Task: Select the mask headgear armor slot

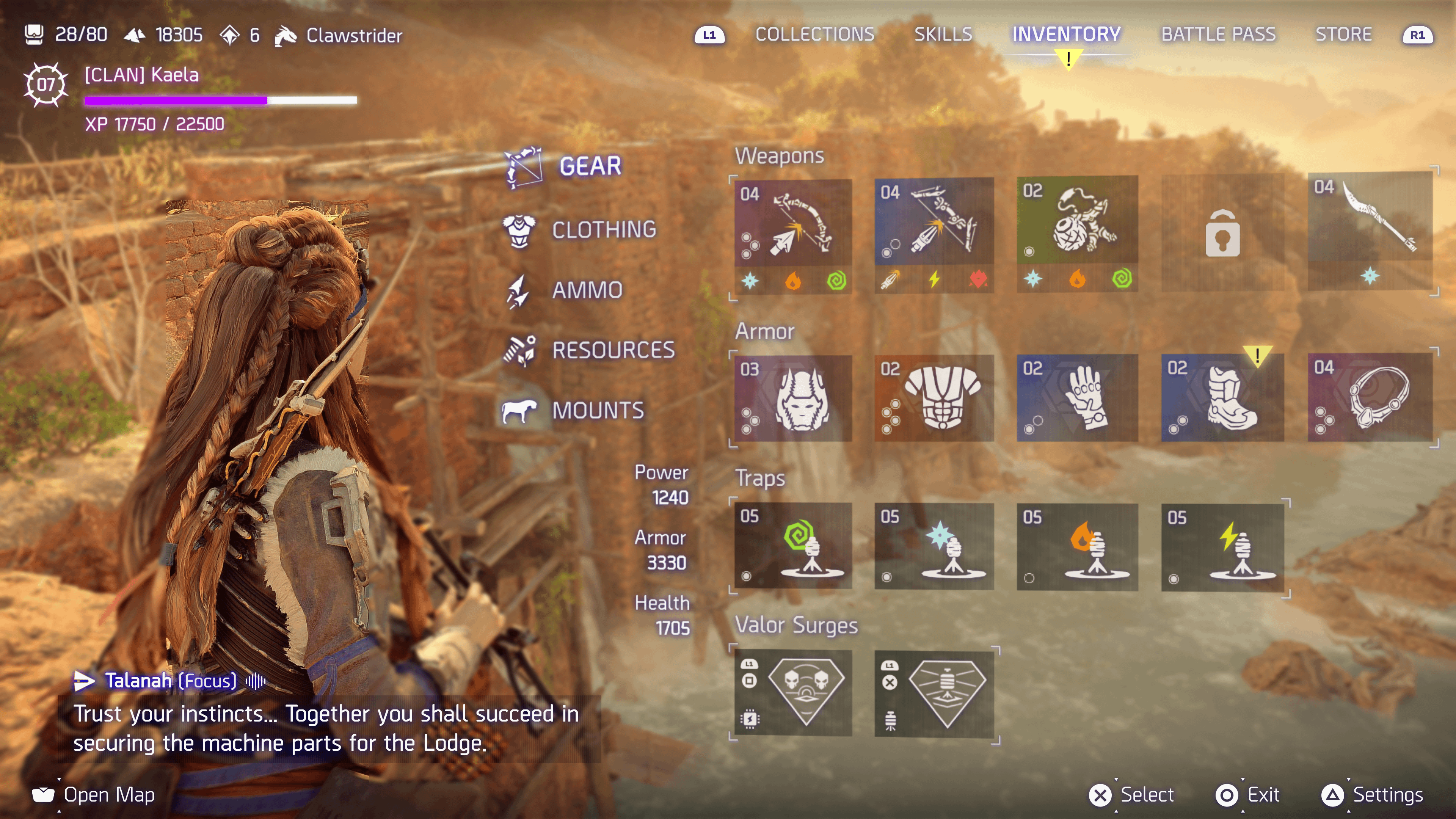Action: click(793, 398)
